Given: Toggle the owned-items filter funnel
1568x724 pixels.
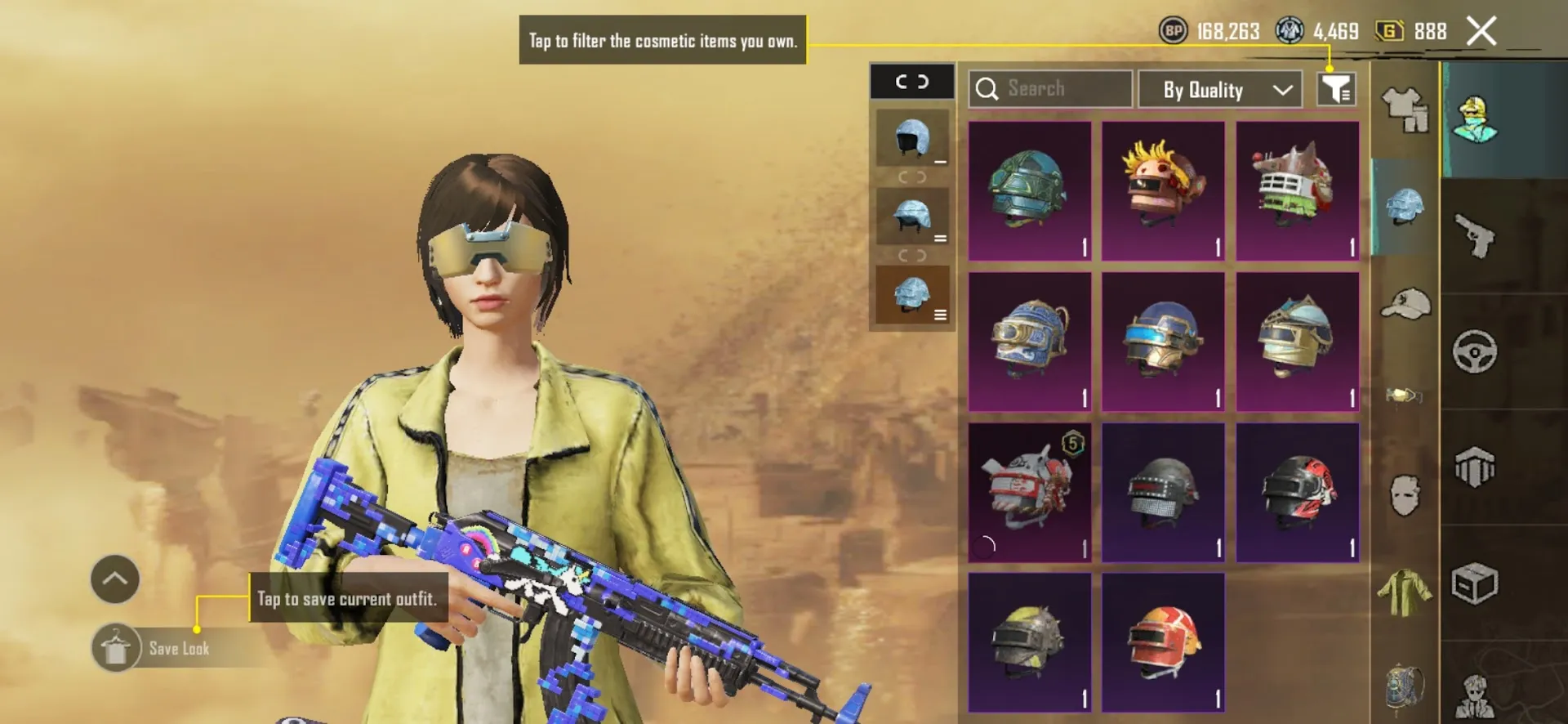Looking at the screenshot, I should [1335, 89].
